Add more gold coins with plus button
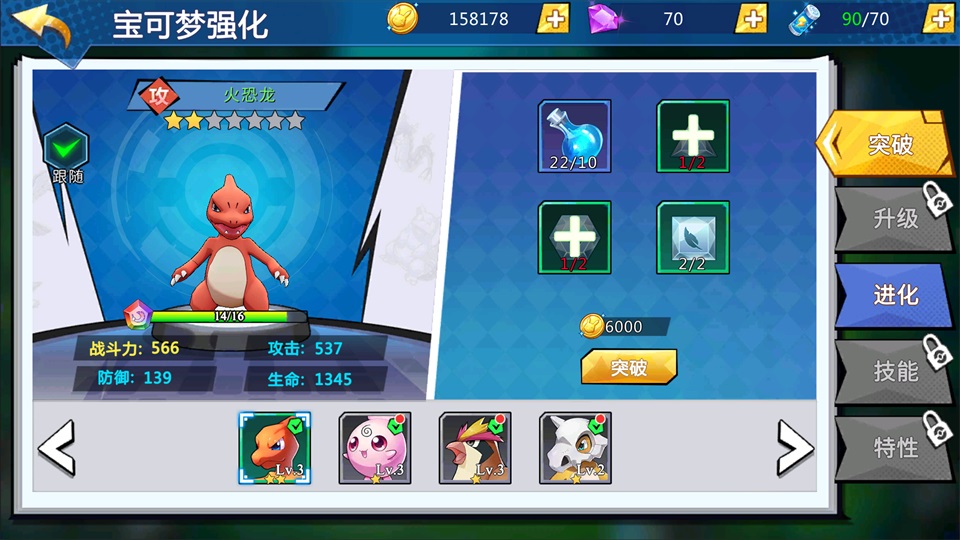Screen dimensions: 960x540 (553, 19)
